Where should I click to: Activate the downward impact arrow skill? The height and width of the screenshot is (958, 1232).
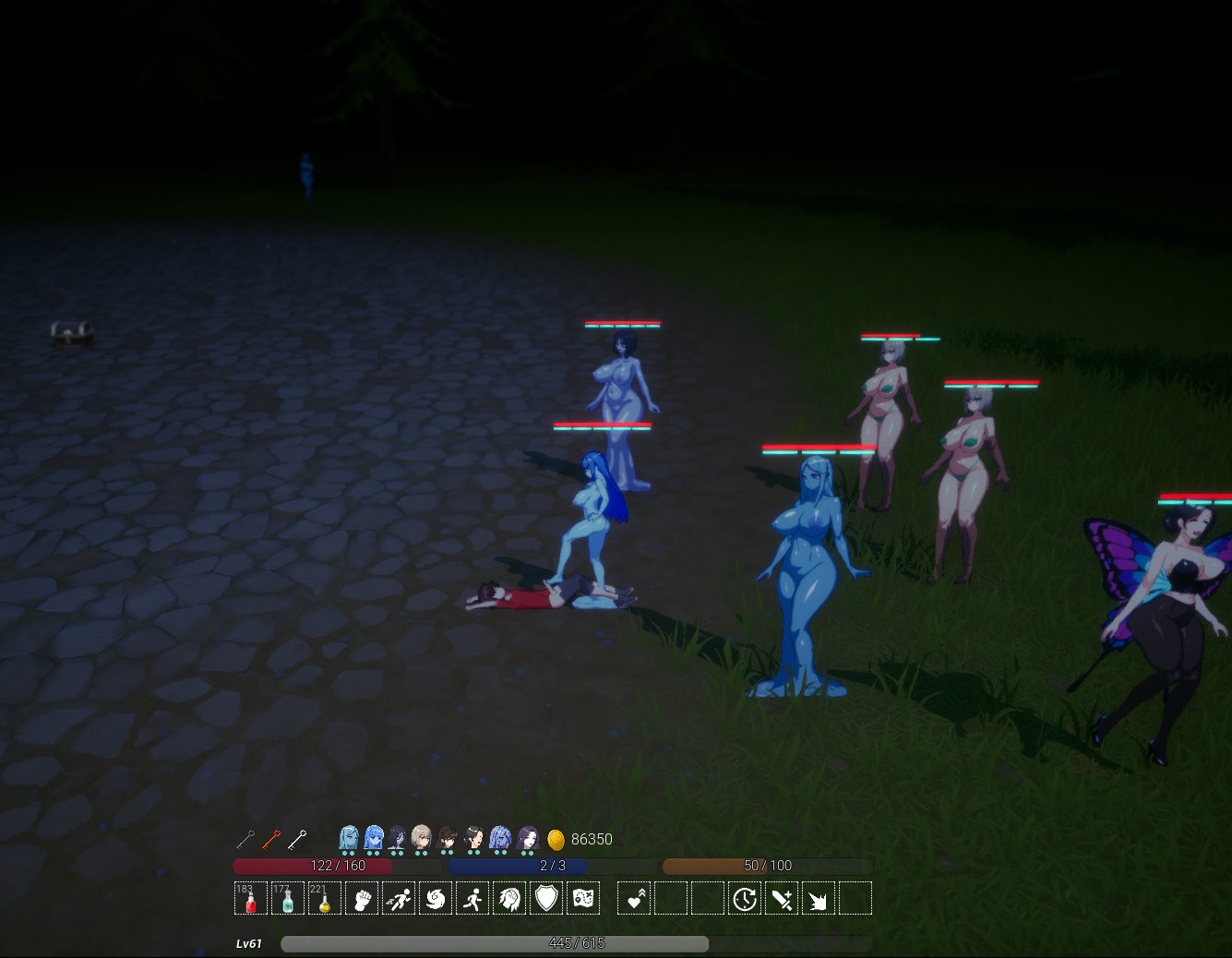click(x=819, y=898)
